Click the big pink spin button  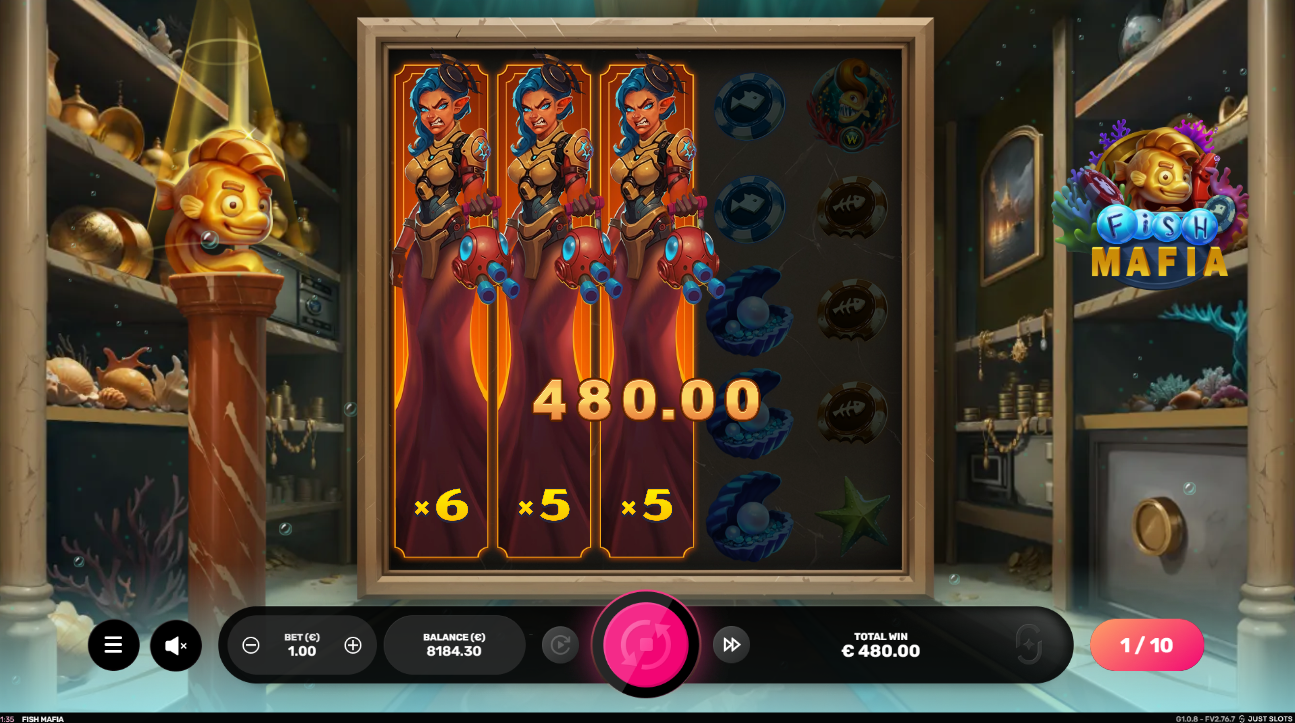pyautogui.click(x=646, y=645)
